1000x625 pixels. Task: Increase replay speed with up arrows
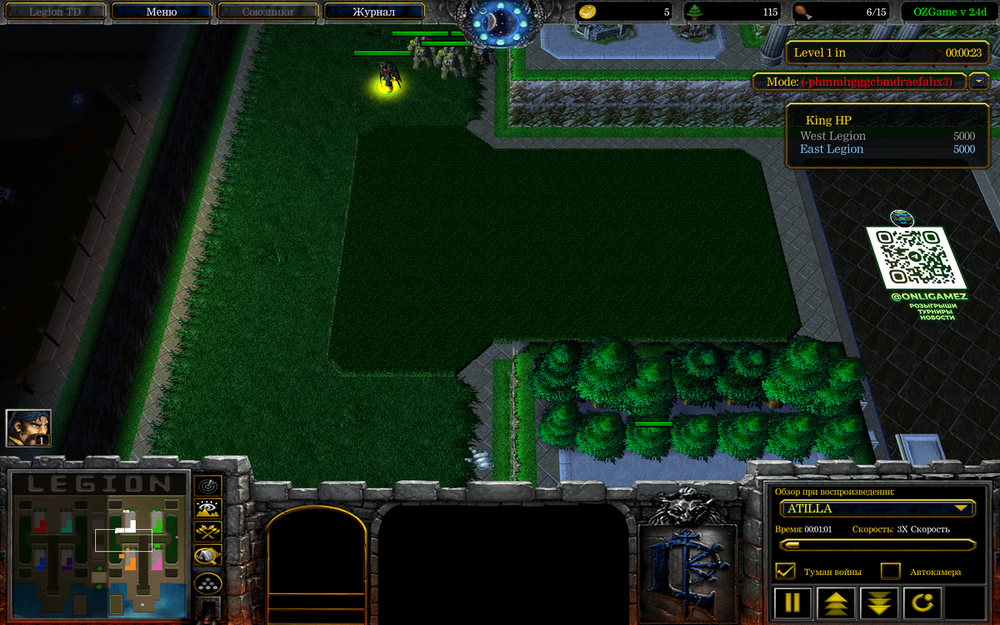[x=837, y=603]
